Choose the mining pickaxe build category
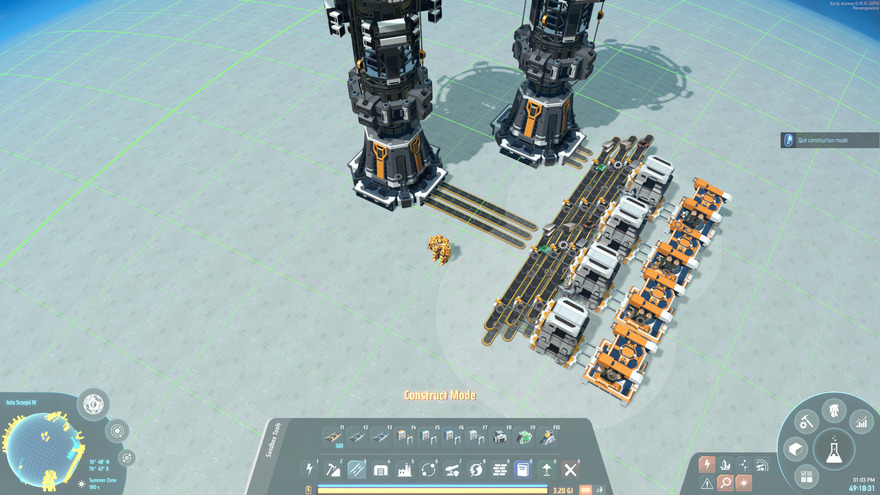This screenshot has width=880, height=495. click(333, 469)
